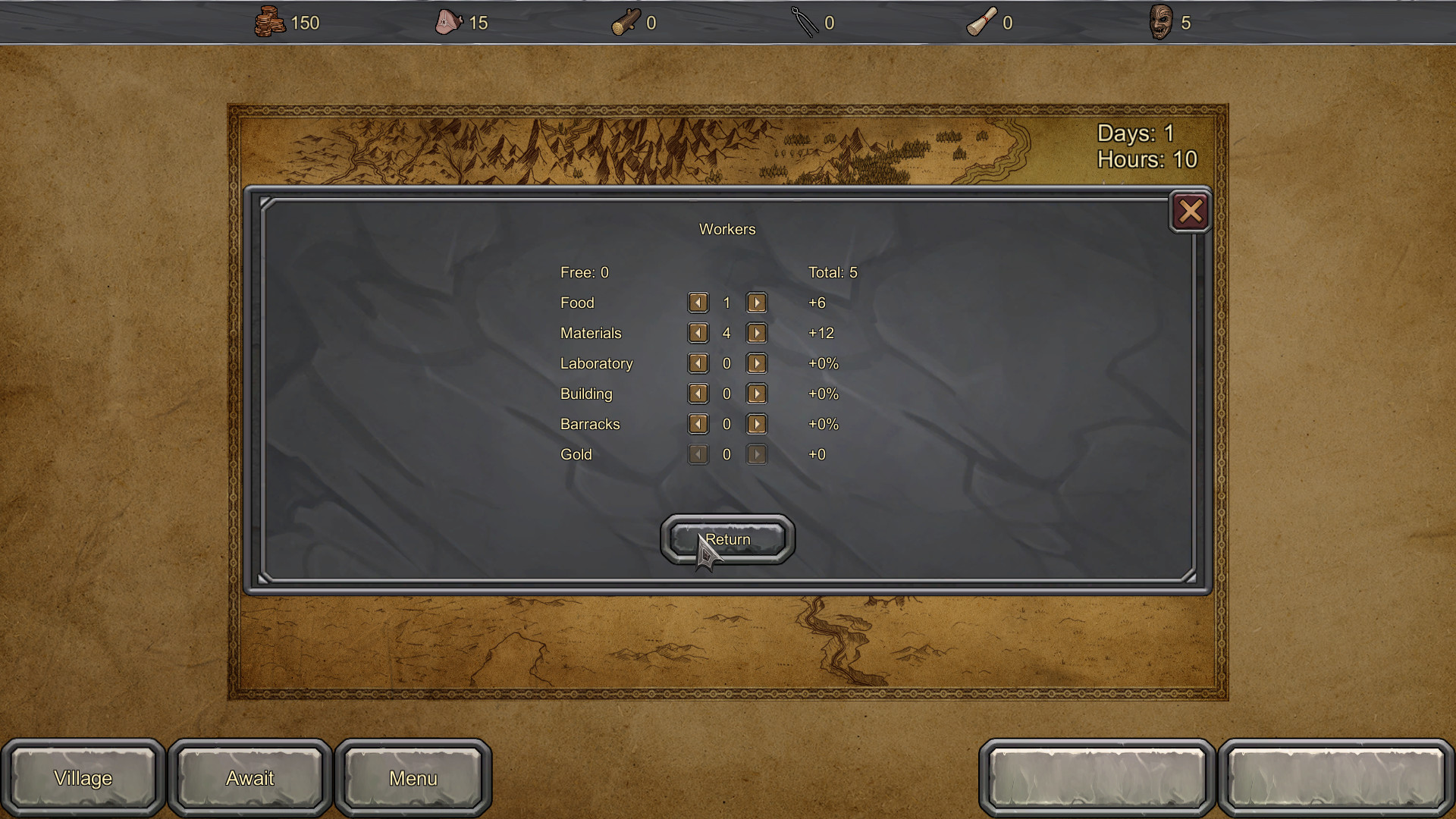Click the scroll resource icon
The image size is (1456, 819).
coord(982,22)
